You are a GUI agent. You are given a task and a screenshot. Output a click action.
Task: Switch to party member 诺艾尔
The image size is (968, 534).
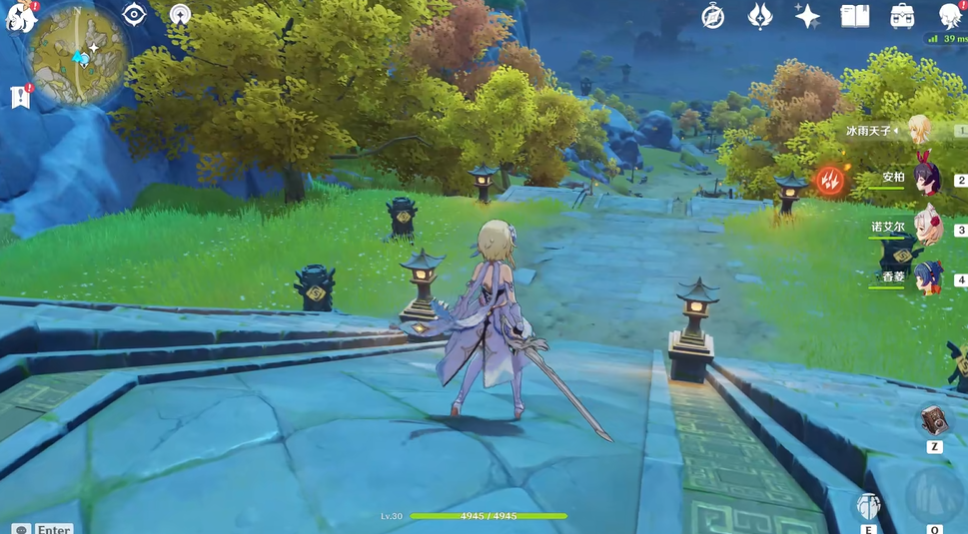[x=926, y=228]
